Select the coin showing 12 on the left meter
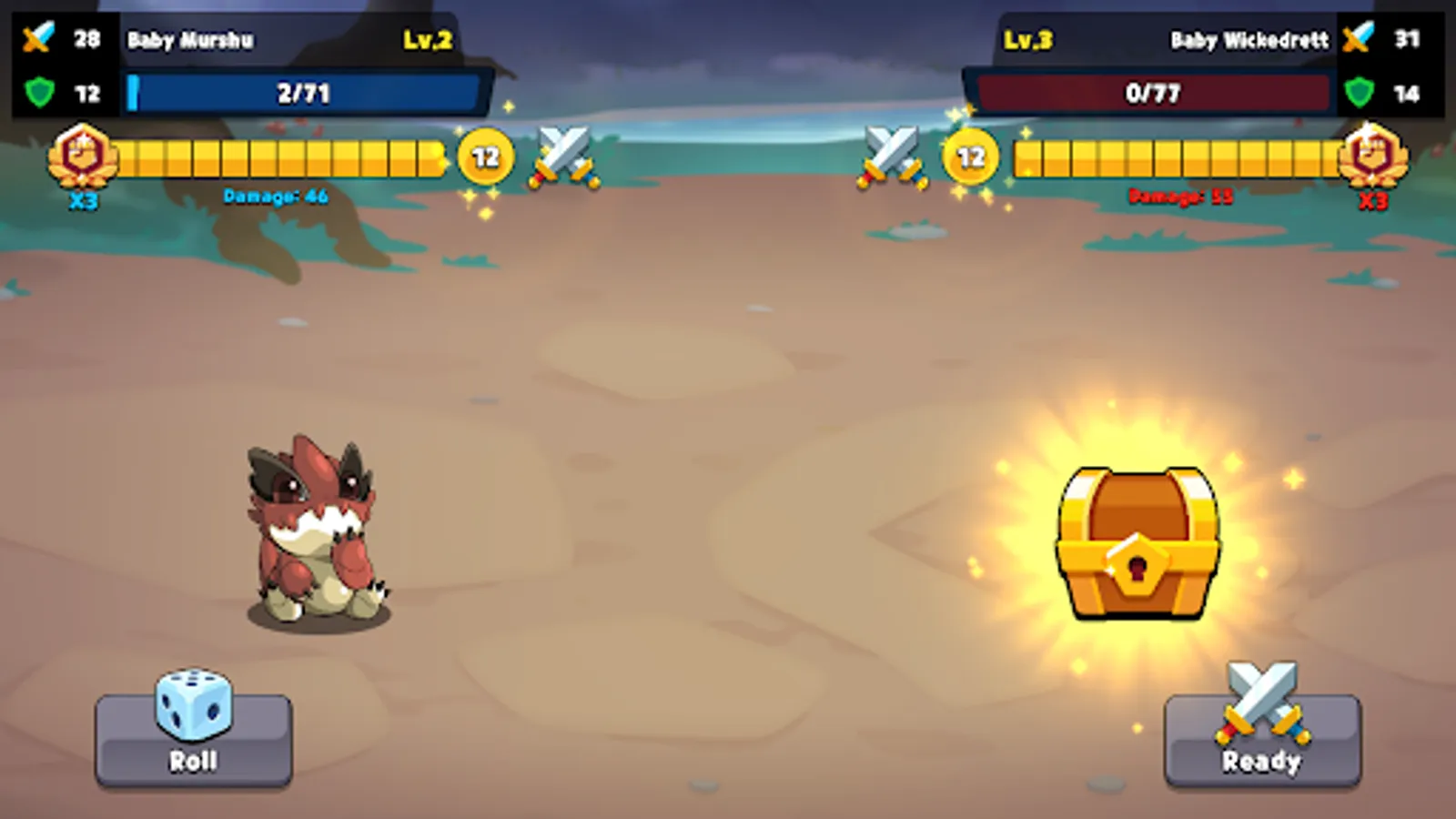 [485, 155]
